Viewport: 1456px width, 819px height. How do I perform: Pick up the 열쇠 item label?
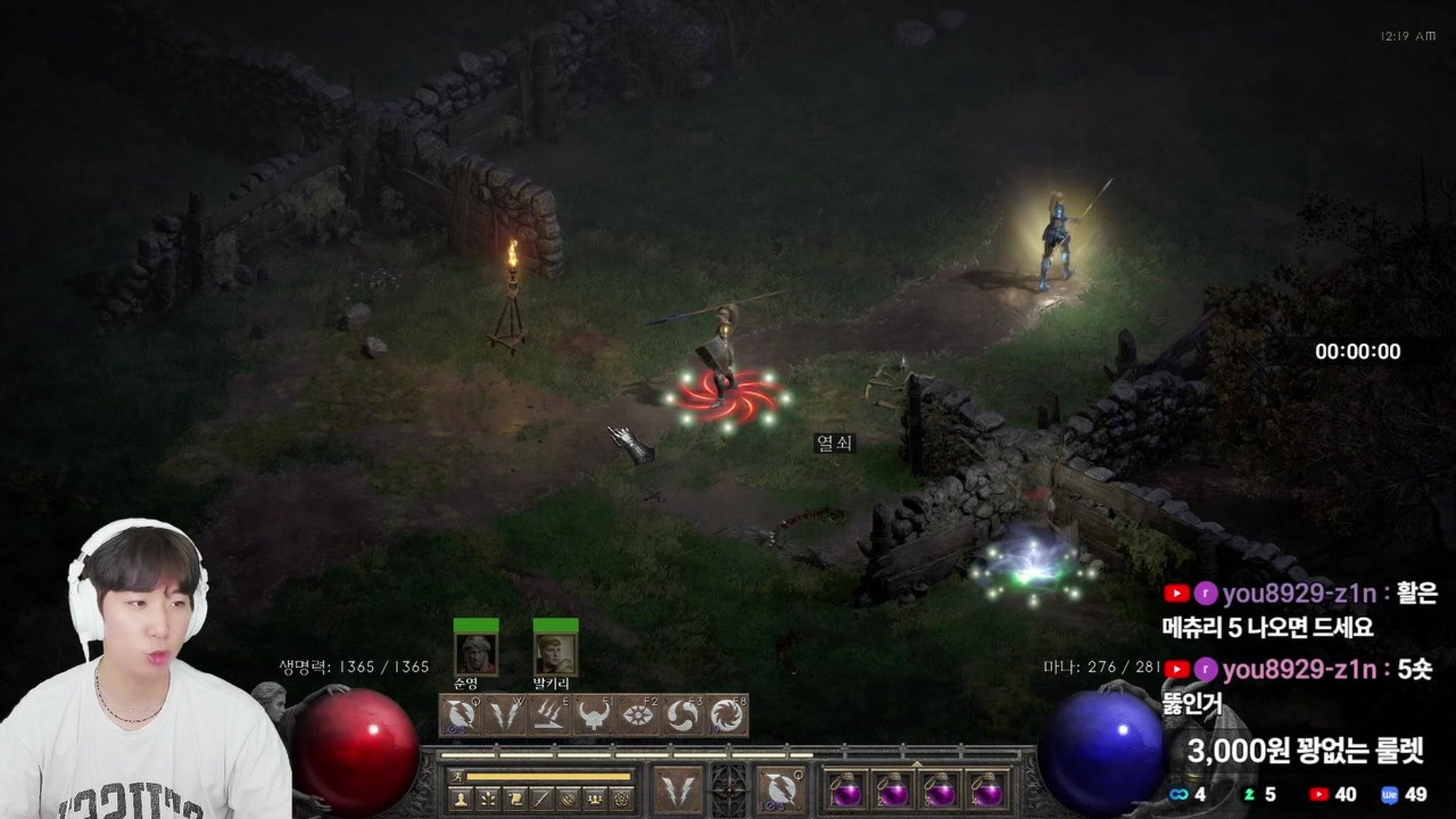pyautogui.click(x=835, y=442)
